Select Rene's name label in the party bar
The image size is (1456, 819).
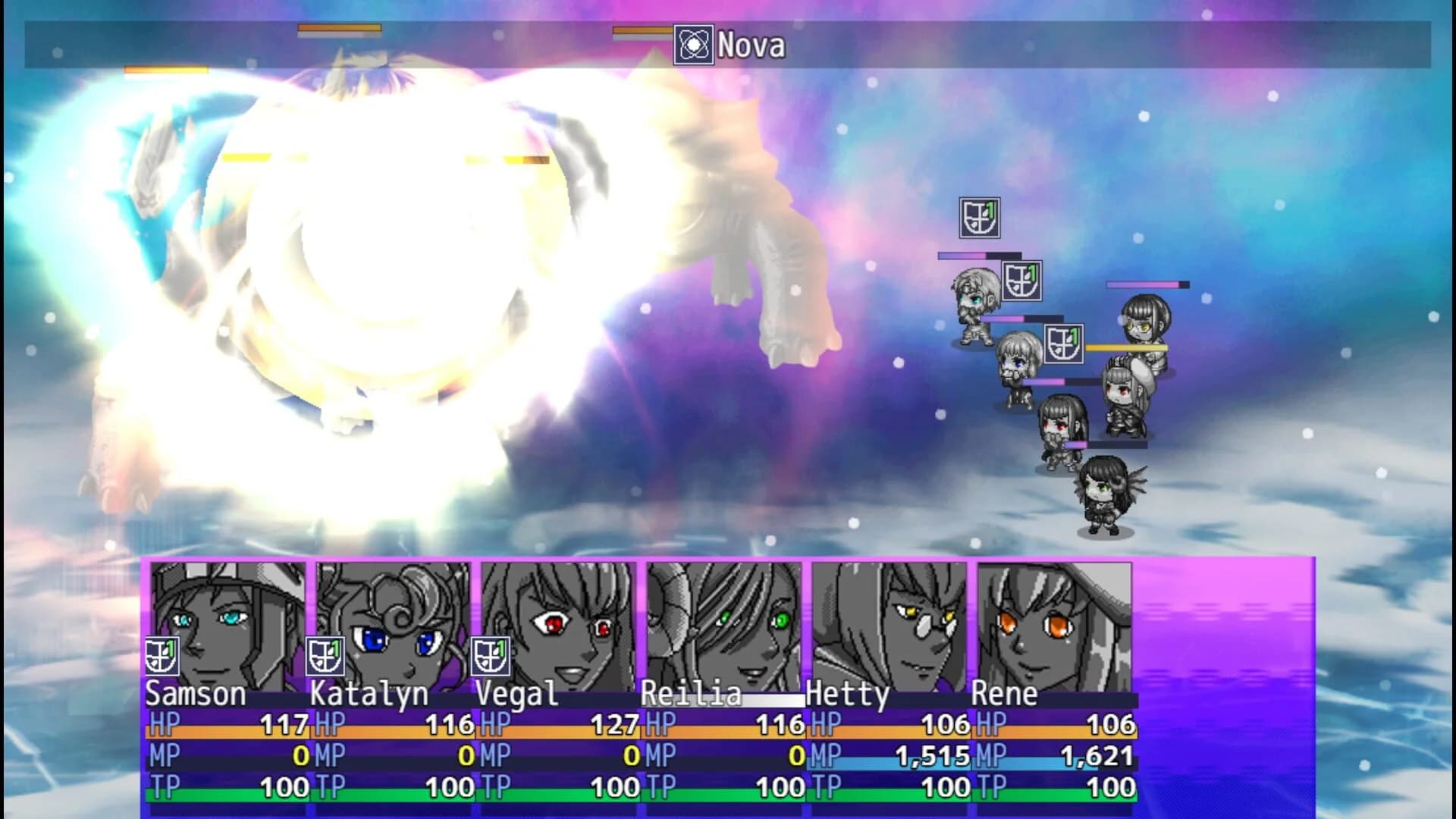[1006, 694]
